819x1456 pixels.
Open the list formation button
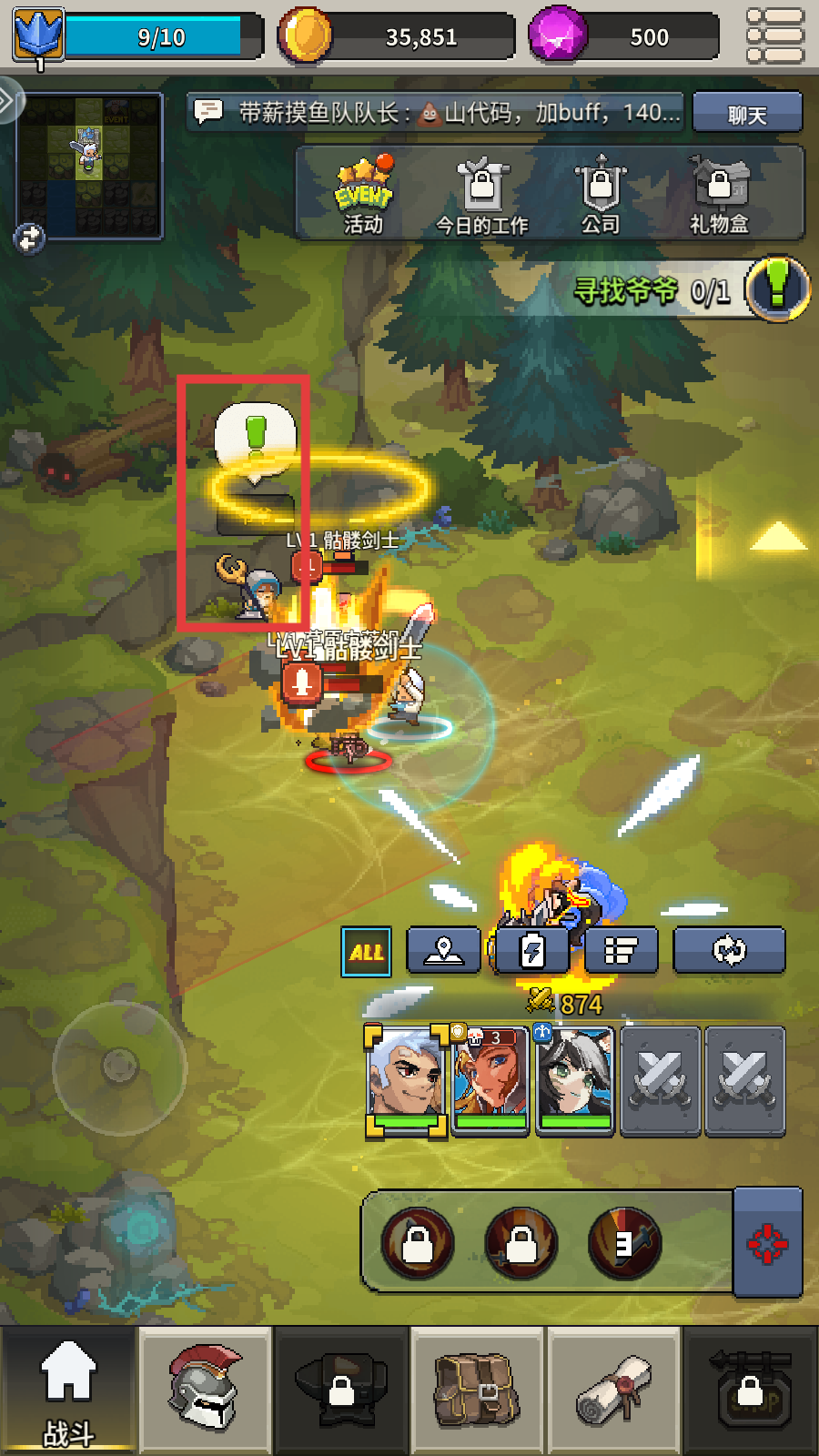pos(621,951)
